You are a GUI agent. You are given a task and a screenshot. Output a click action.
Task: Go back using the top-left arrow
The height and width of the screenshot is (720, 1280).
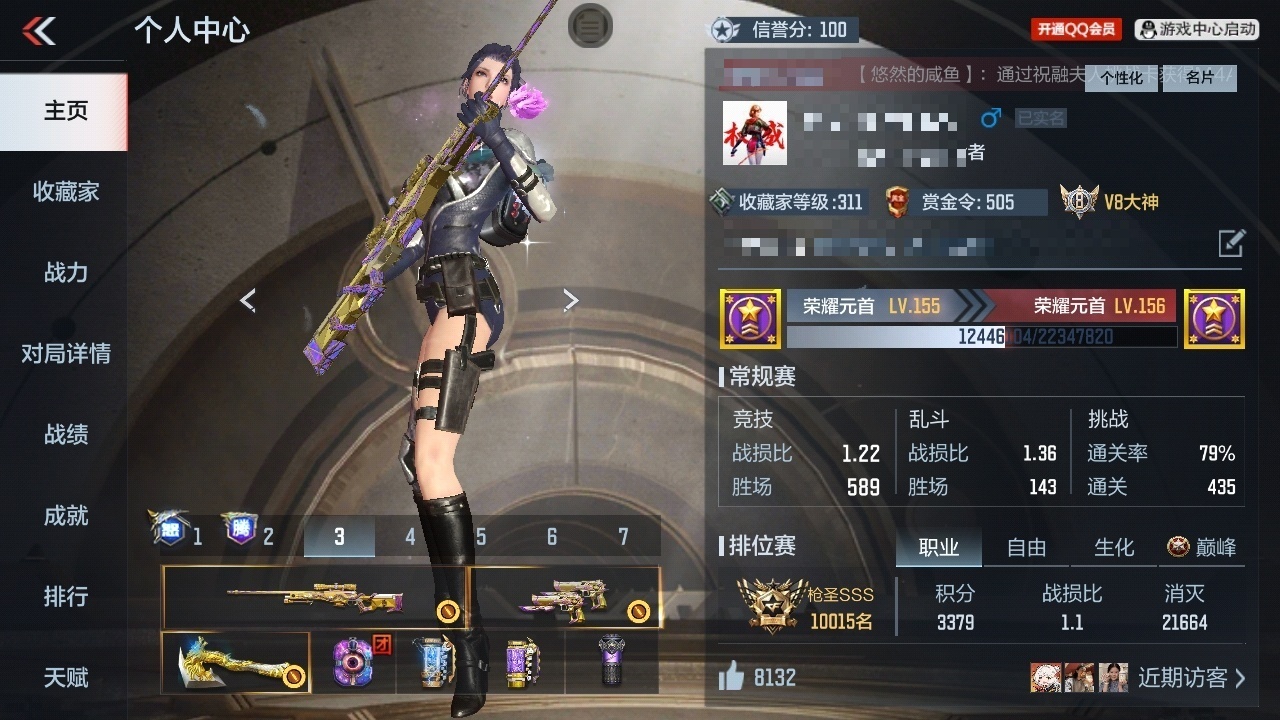(x=40, y=31)
